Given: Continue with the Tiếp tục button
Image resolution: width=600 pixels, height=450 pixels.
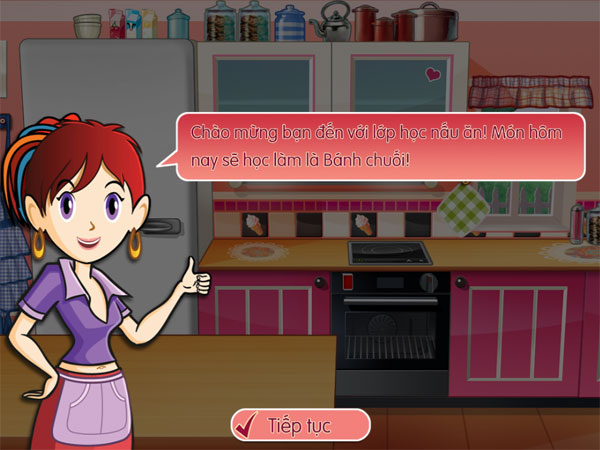Looking at the screenshot, I should [300, 424].
